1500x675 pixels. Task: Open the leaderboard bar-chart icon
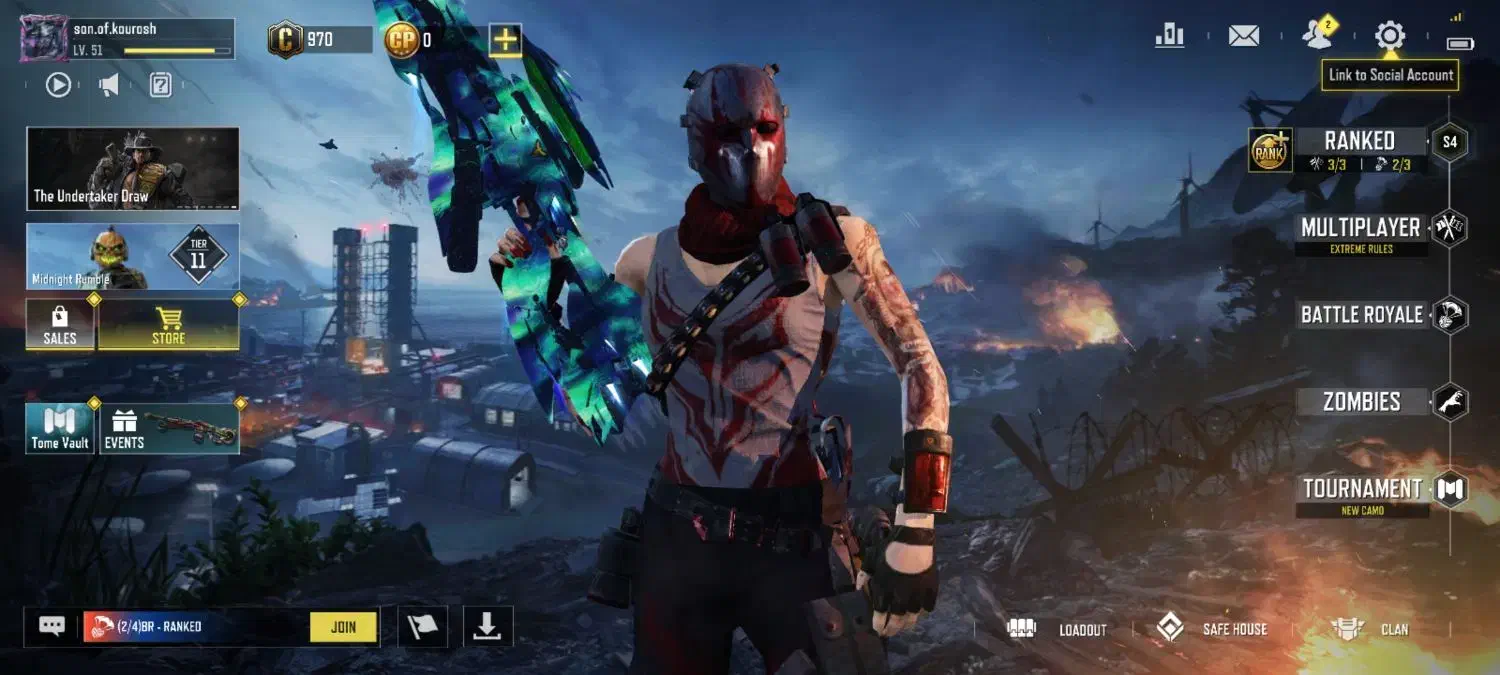1169,36
